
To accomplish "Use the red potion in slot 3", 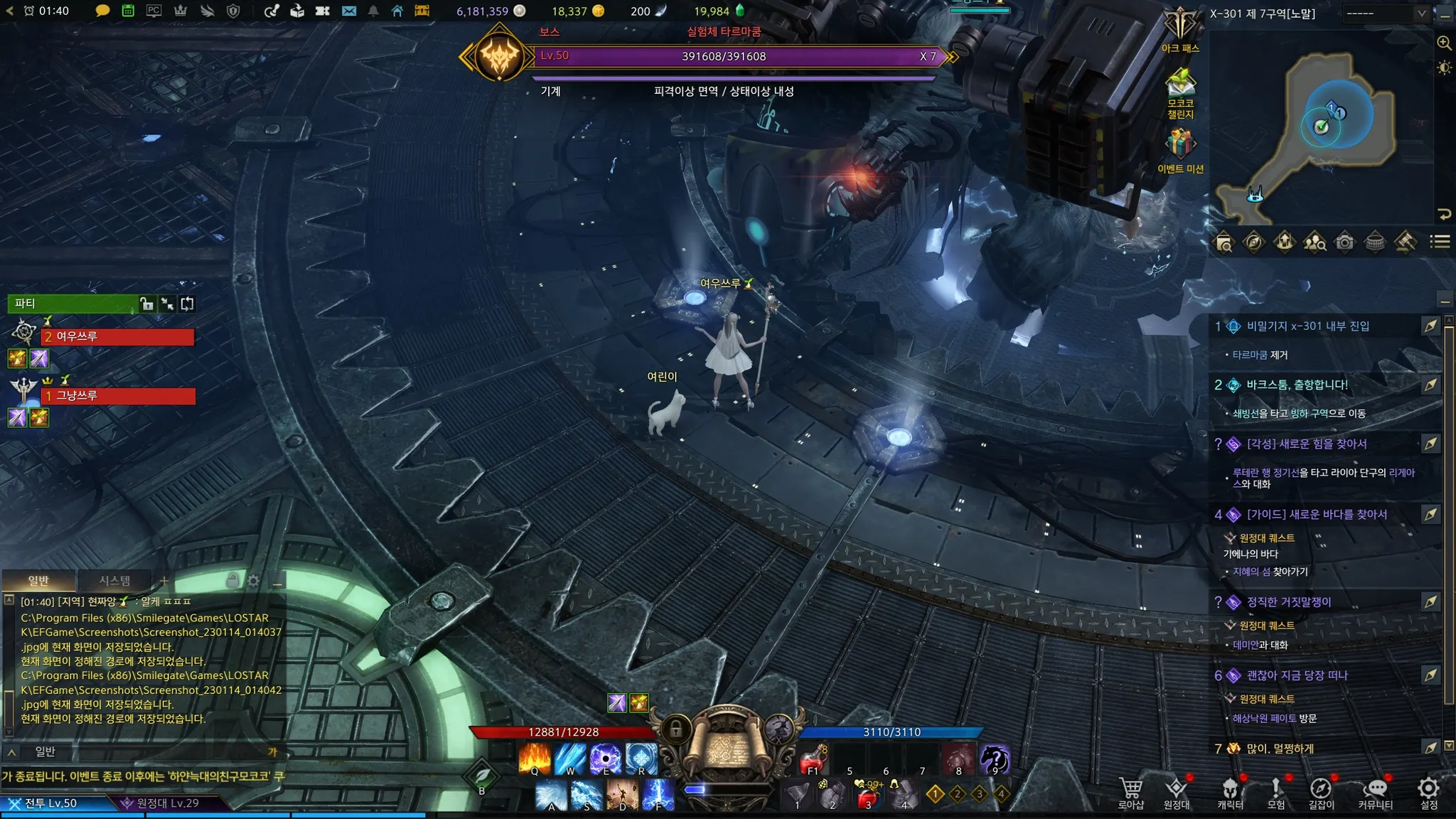I will [867, 795].
